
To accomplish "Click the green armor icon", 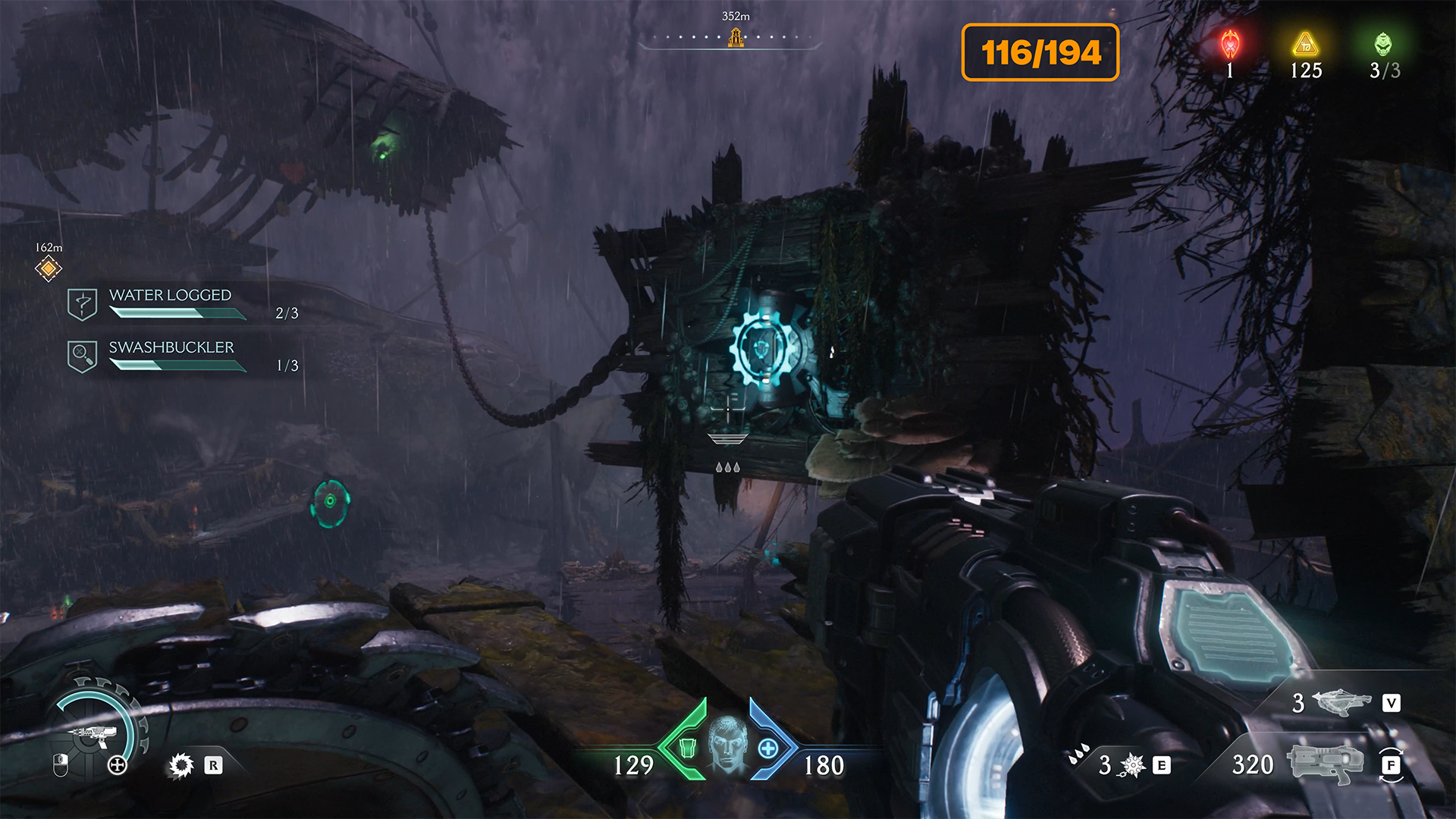I will click(687, 748).
